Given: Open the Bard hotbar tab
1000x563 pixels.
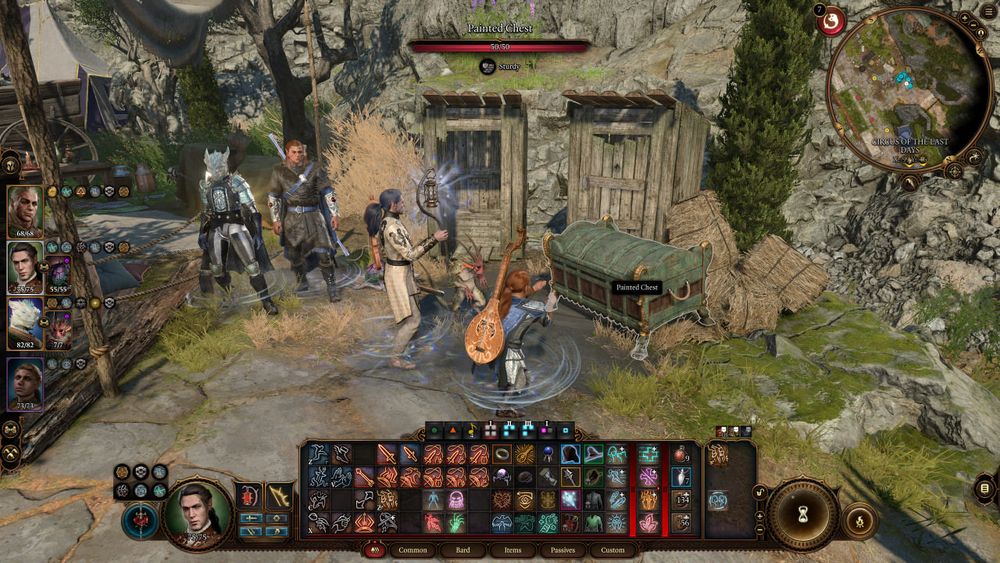Looking at the screenshot, I should pyautogui.click(x=463, y=550).
